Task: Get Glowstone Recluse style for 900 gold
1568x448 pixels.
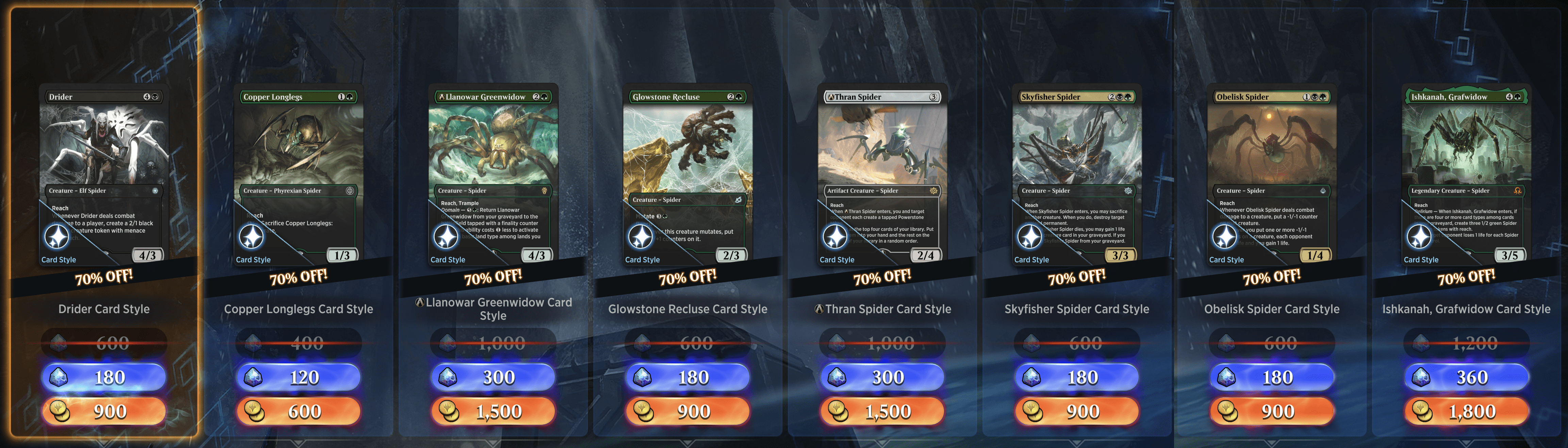Action: 688,412
